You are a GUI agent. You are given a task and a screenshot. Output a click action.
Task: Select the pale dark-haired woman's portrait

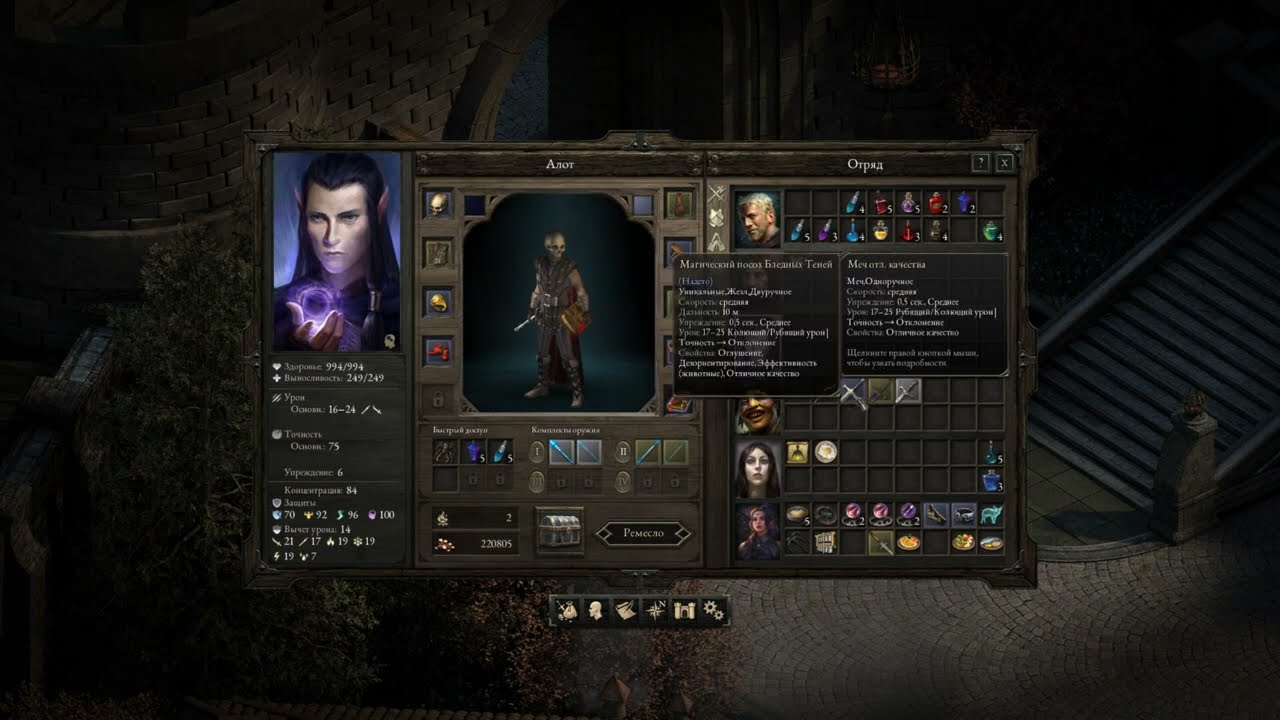(x=758, y=468)
